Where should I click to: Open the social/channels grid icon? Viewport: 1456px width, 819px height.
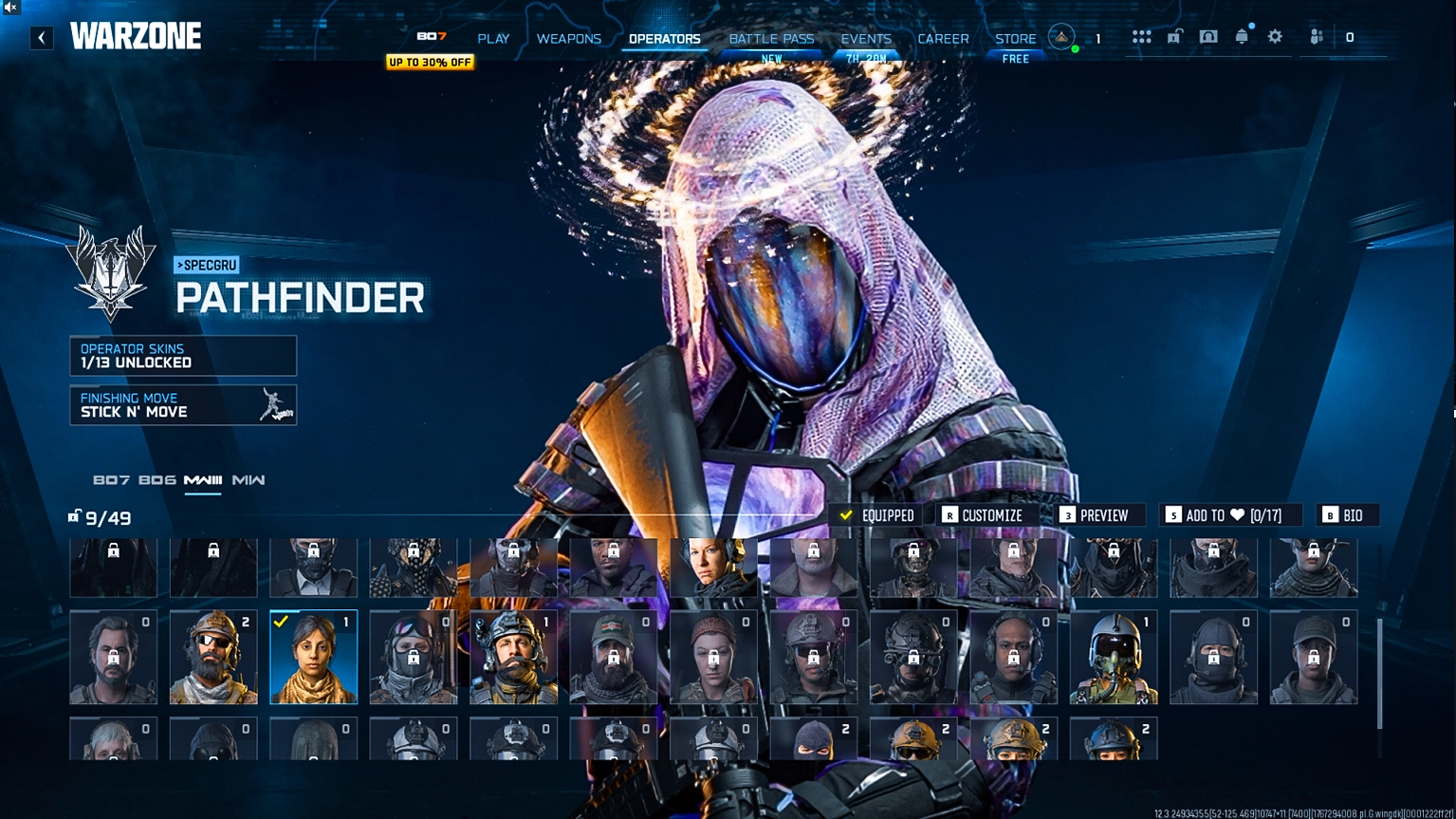click(1142, 36)
